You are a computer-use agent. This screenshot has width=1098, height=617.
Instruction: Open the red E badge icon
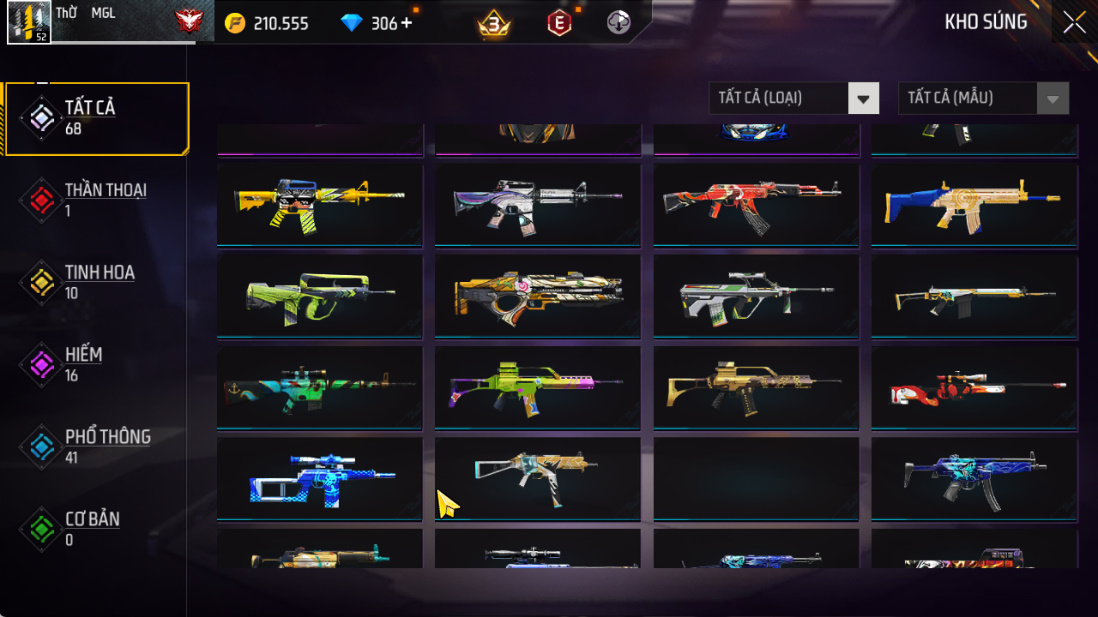coord(559,22)
